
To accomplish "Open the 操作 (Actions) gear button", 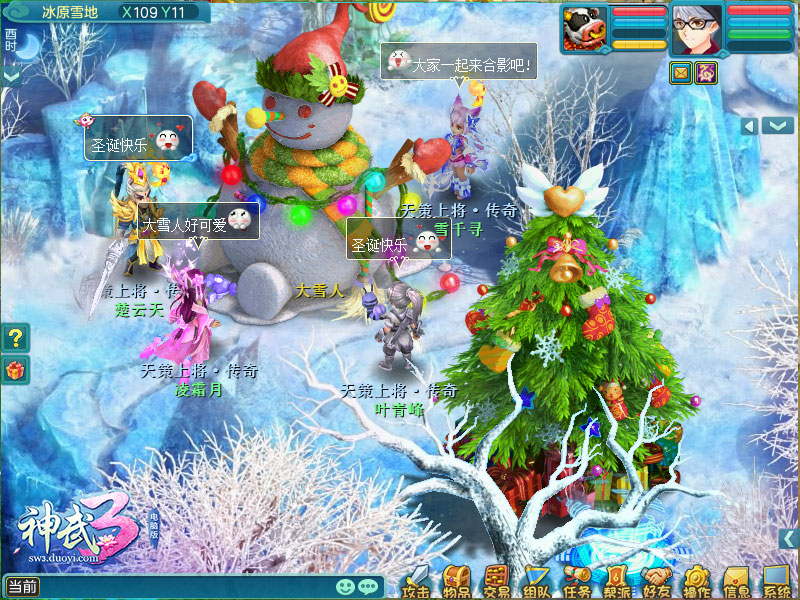I will coord(697,580).
